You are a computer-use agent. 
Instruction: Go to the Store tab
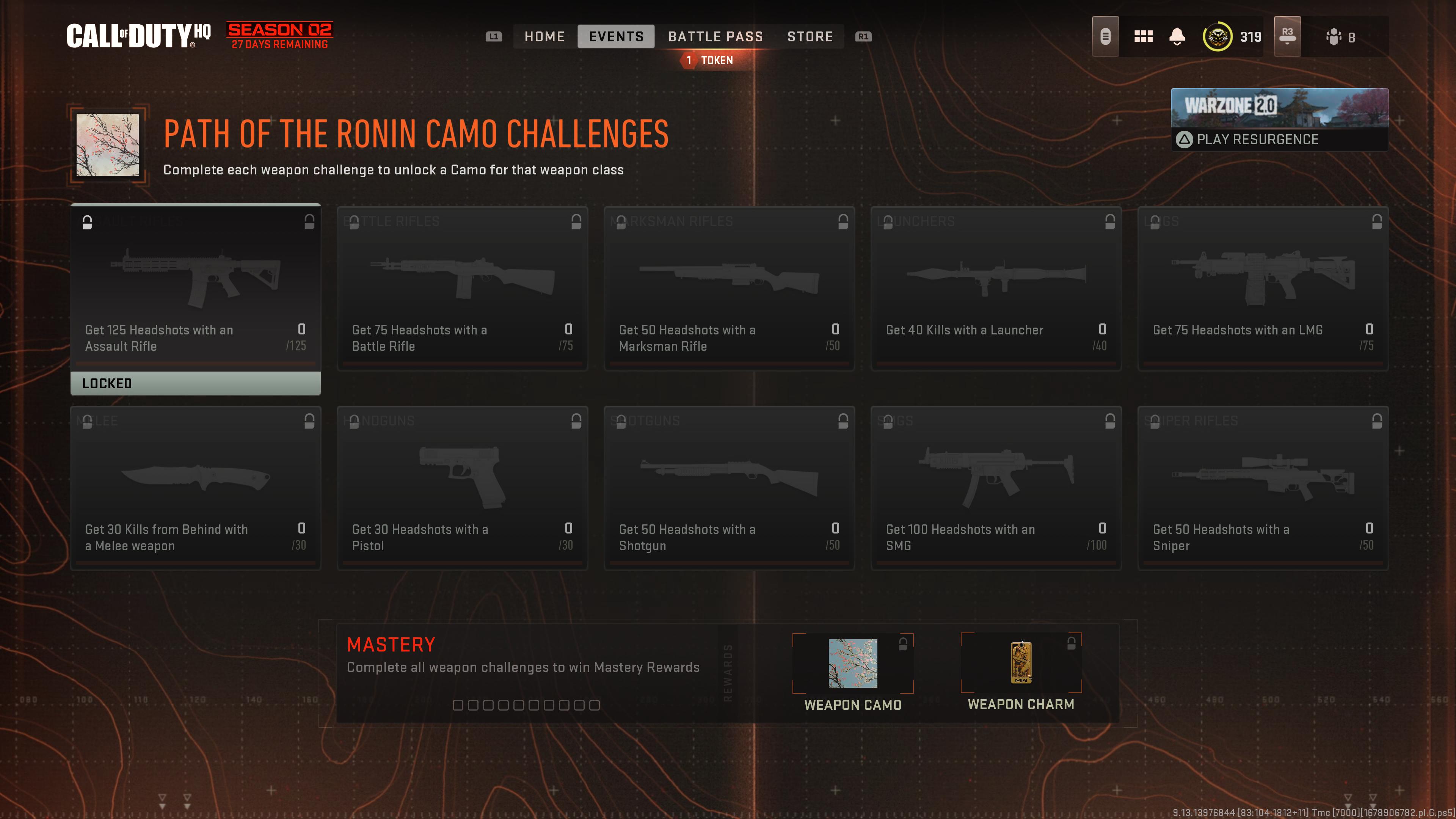[810, 37]
